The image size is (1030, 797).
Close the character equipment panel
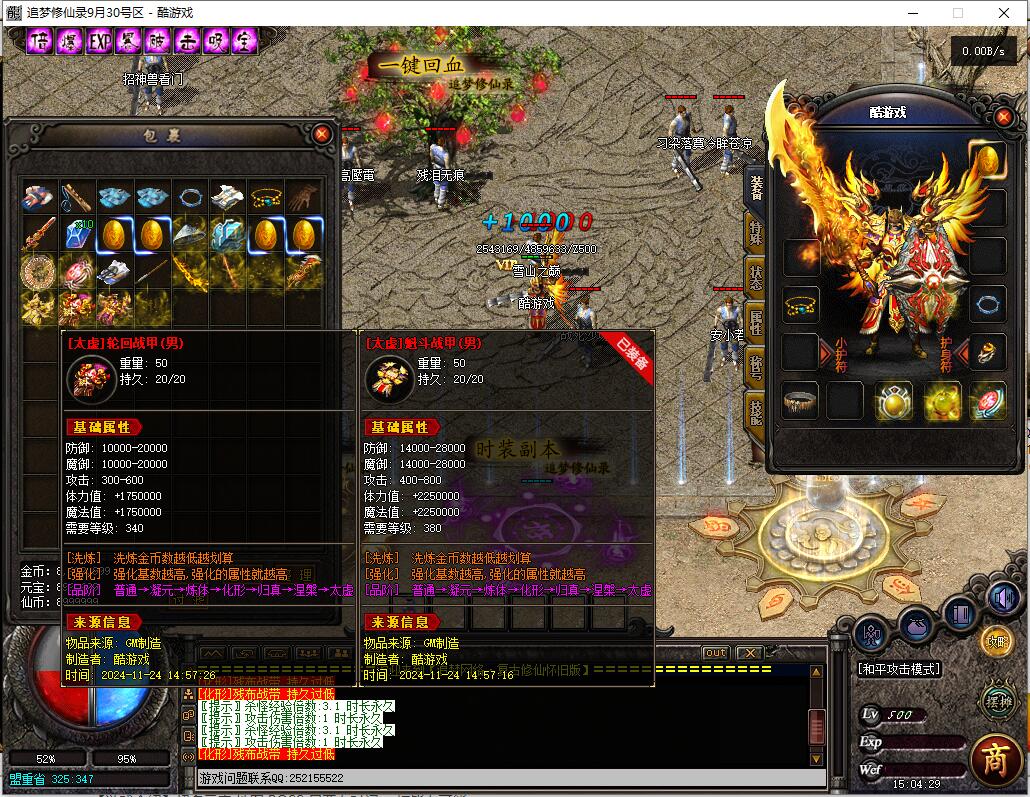coord(1004,112)
